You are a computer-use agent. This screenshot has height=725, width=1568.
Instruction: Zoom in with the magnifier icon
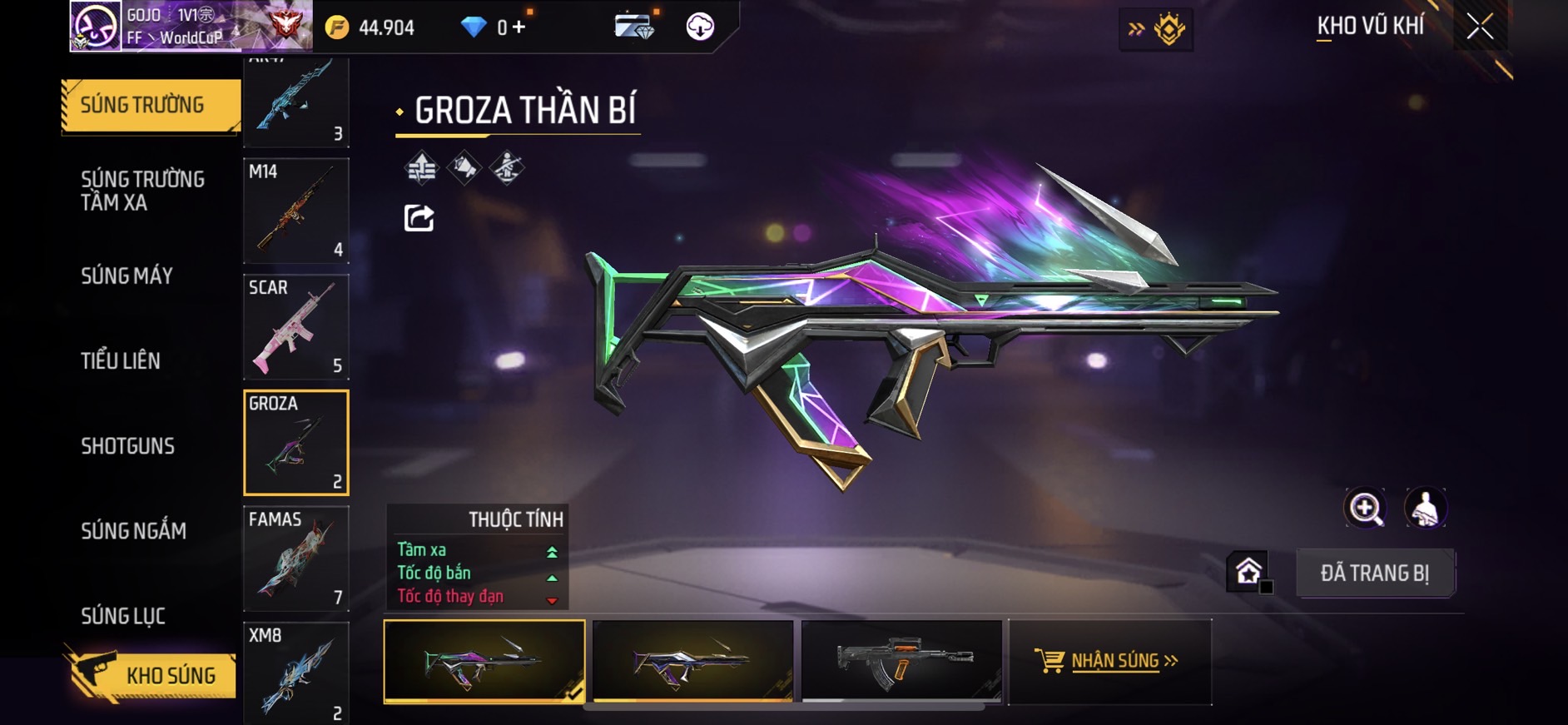1365,508
